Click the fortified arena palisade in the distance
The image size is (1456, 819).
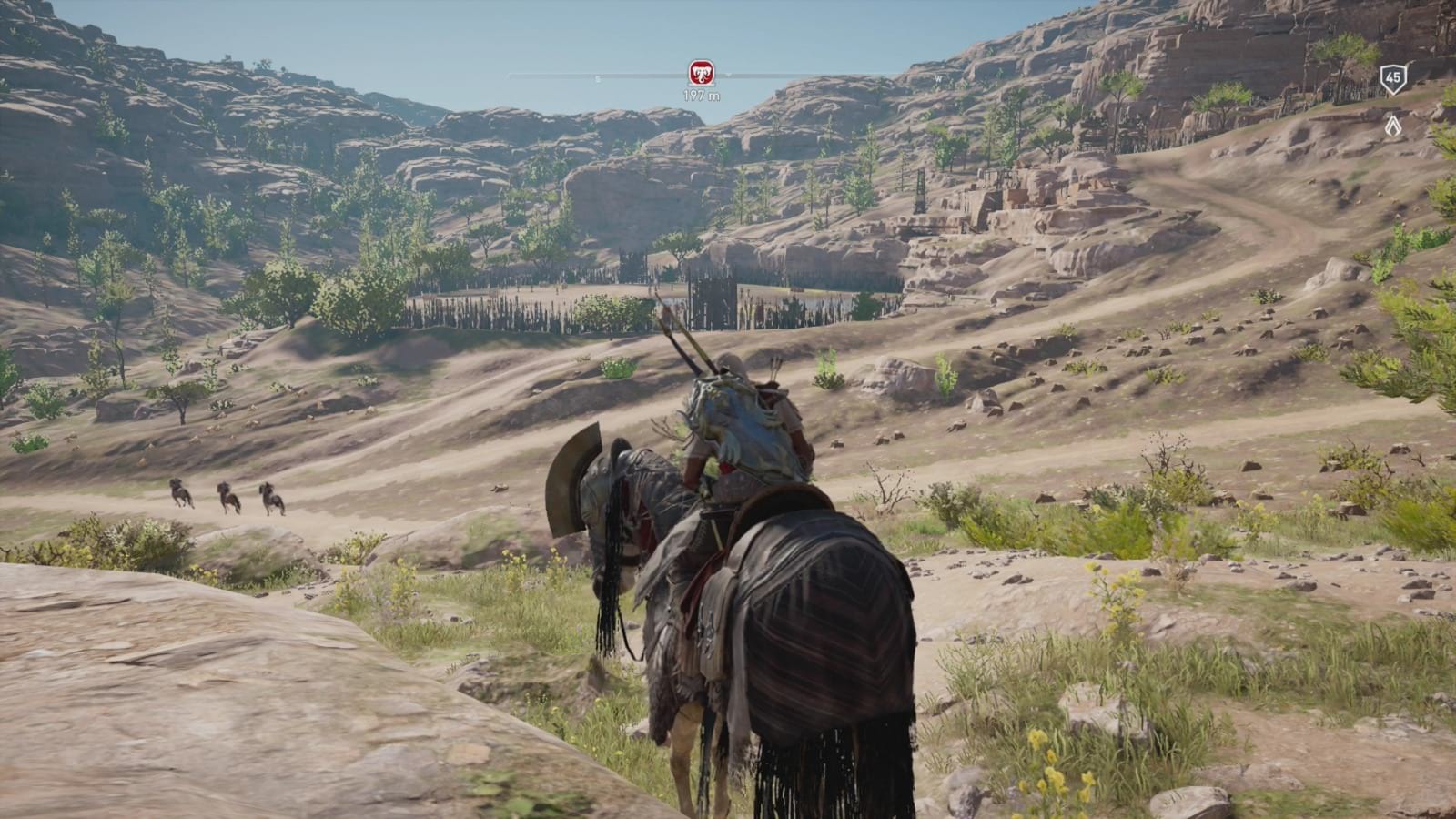click(x=637, y=291)
